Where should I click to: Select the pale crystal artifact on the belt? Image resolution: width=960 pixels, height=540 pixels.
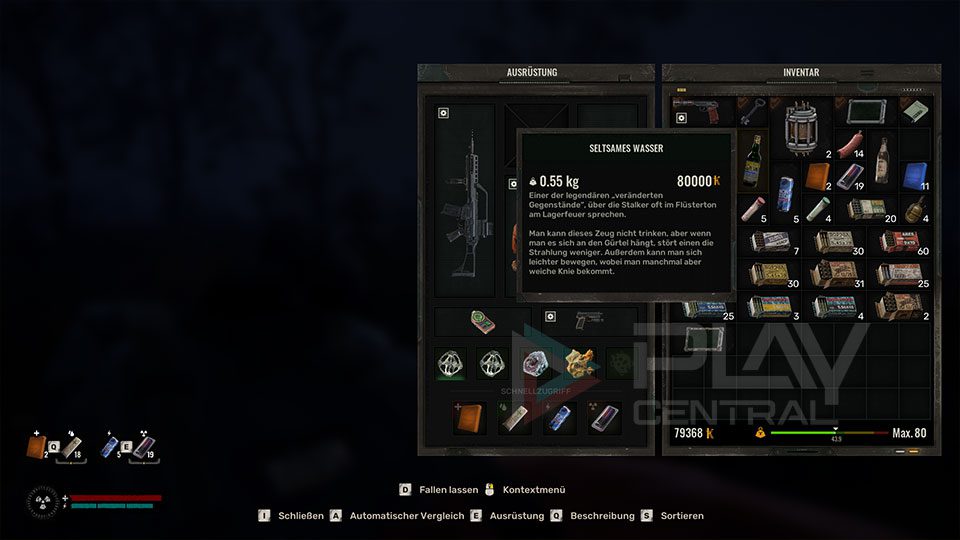click(535, 362)
